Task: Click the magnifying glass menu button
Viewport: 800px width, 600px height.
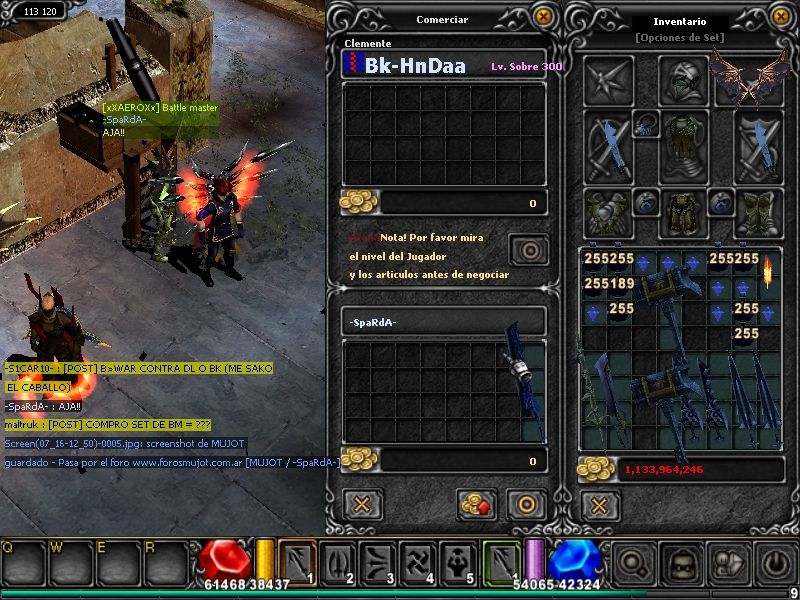Action: (x=633, y=563)
